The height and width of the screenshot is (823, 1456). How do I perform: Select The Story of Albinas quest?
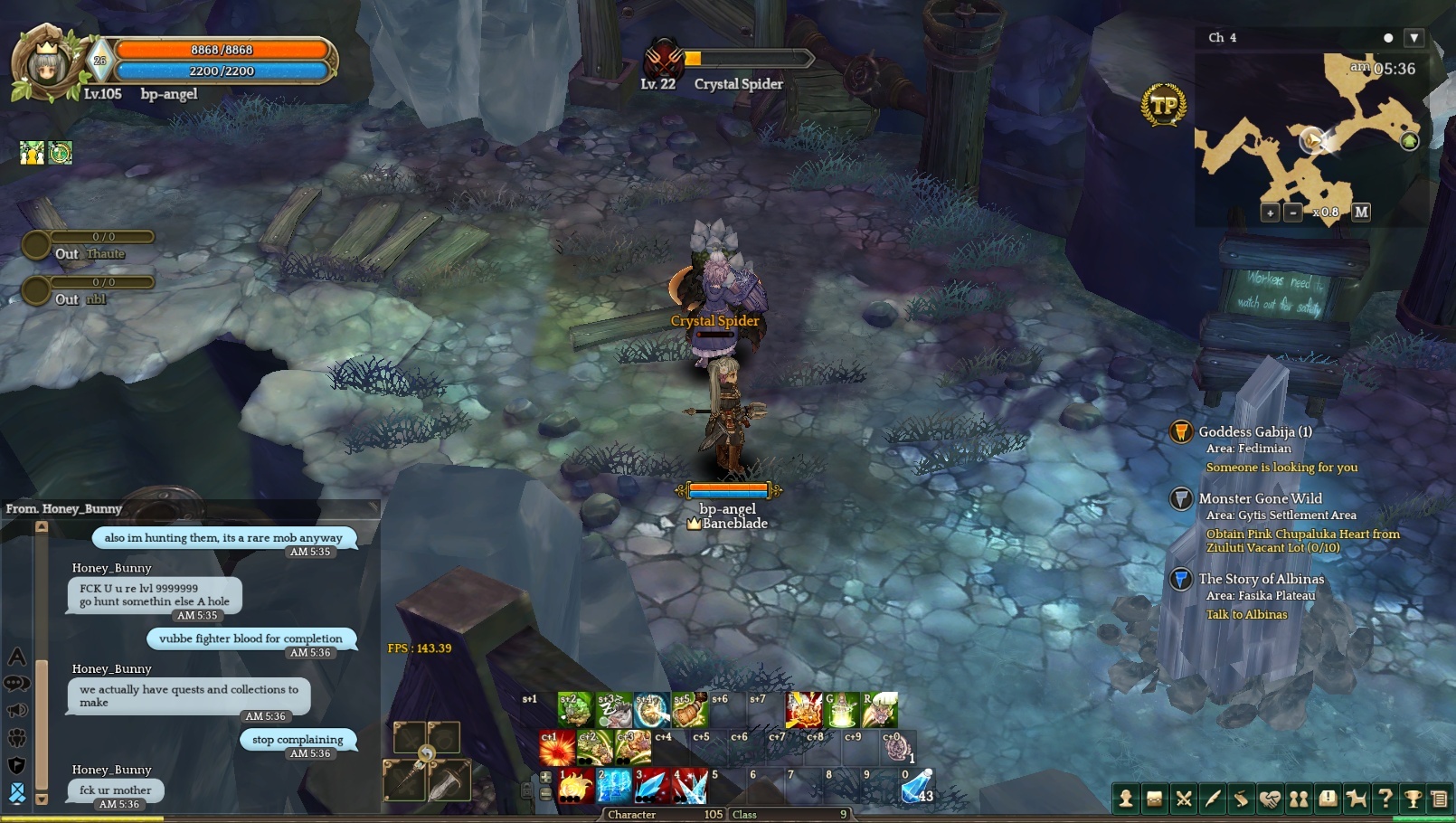[1261, 579]
